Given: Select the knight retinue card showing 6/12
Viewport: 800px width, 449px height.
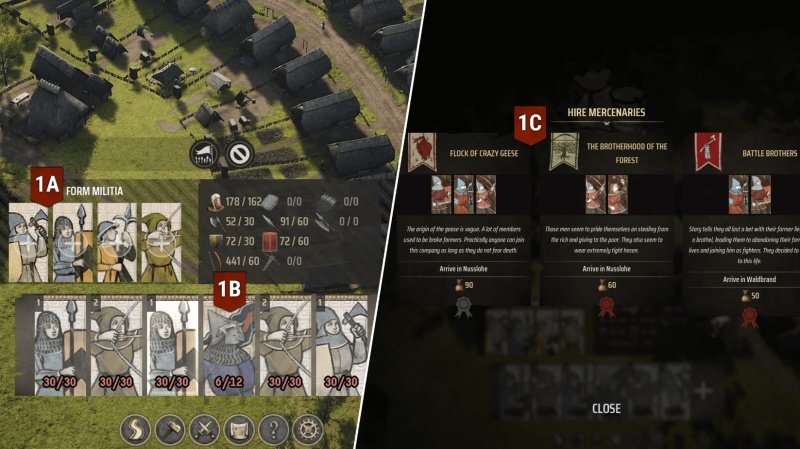Looking at the screenshot, I should 226,351.
